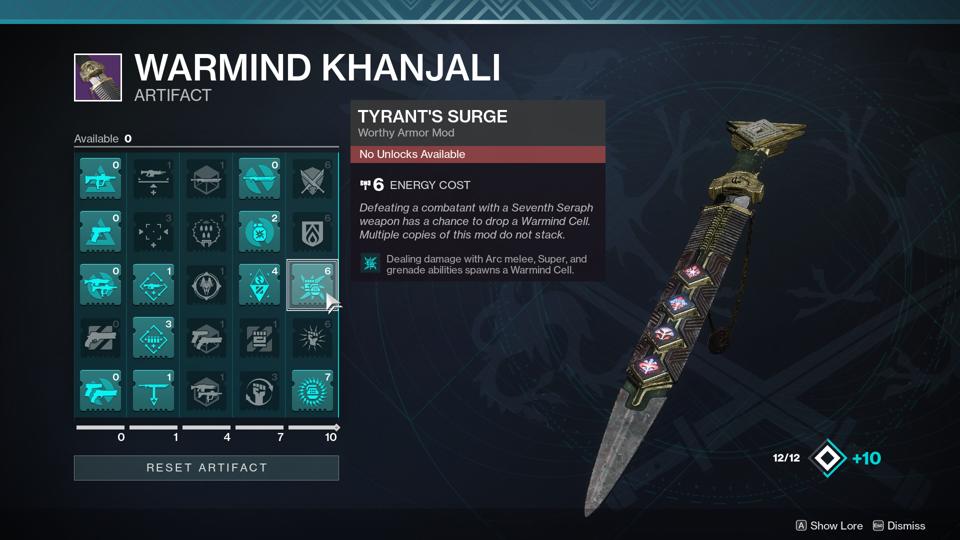
Task: Select the flame diamond mod costing 4
Action: (x=259, y=285)
